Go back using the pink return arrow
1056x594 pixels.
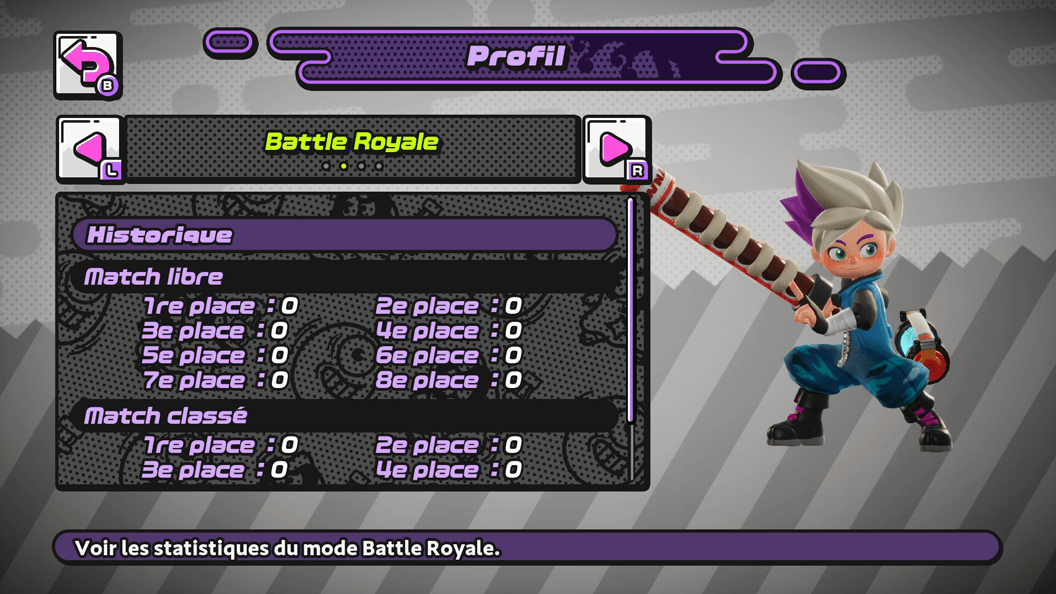pos(87,65)
